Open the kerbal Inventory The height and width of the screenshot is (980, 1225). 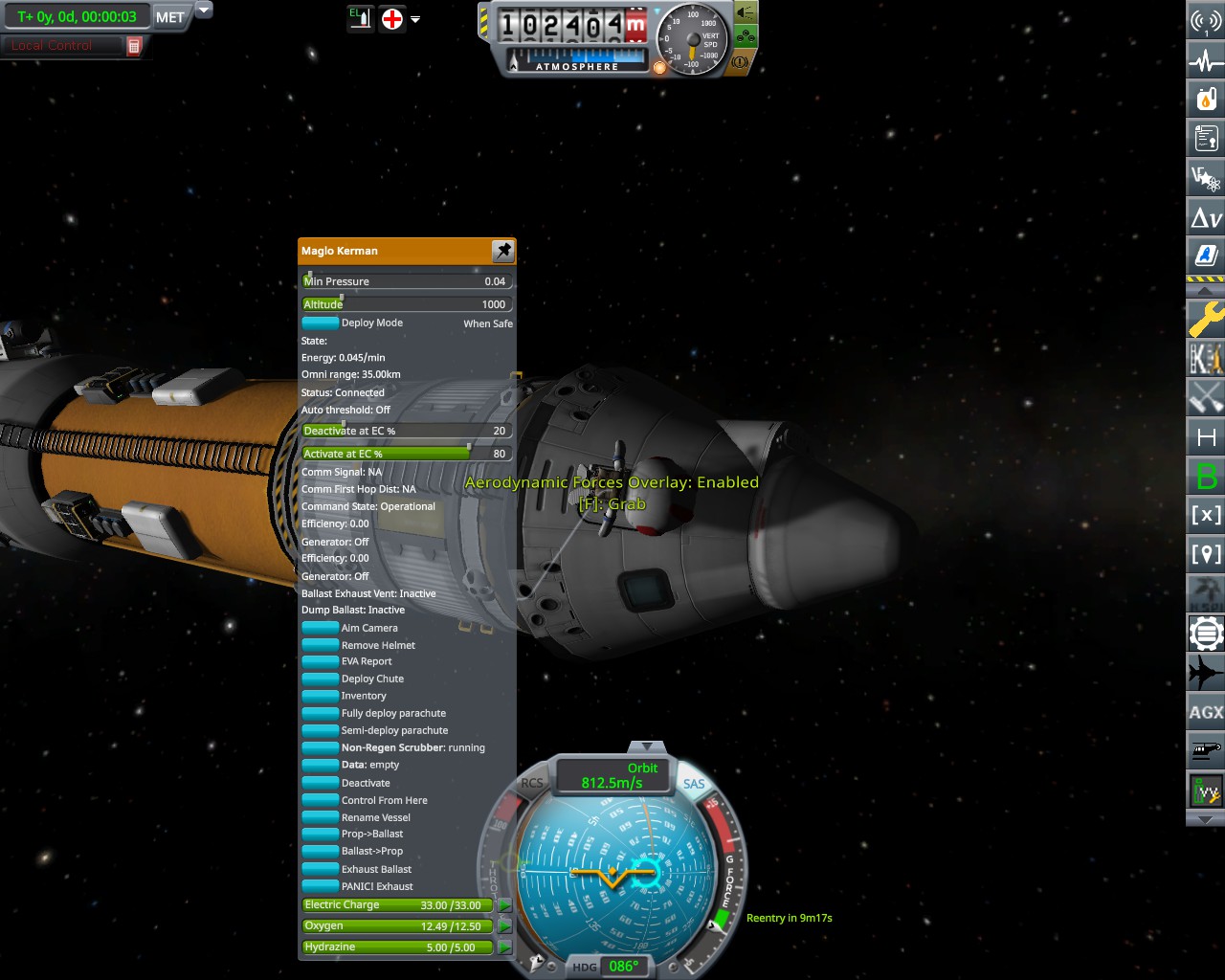click(x=321, y=696)
